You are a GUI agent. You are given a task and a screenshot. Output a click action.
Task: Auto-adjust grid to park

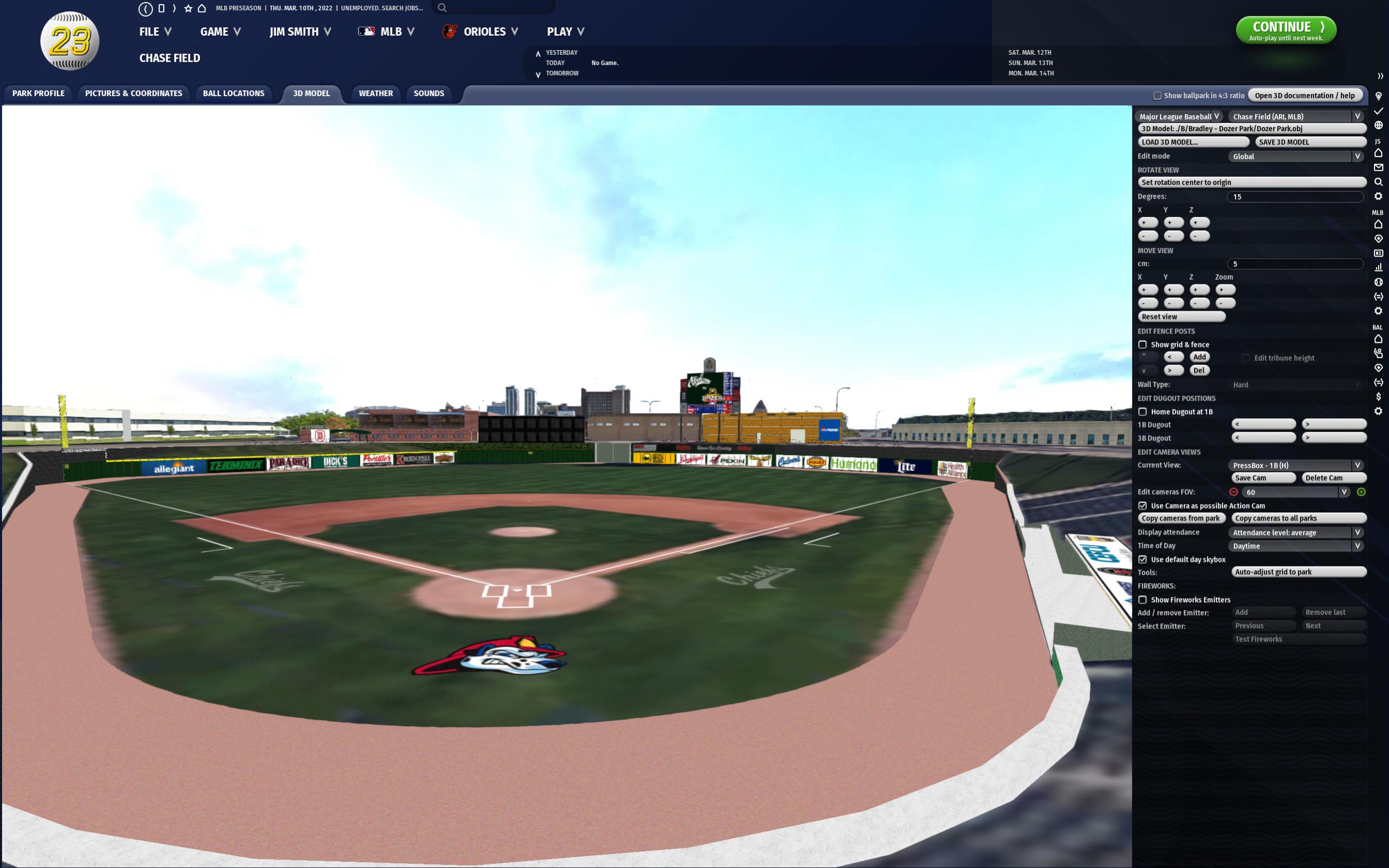point(1299,572)
